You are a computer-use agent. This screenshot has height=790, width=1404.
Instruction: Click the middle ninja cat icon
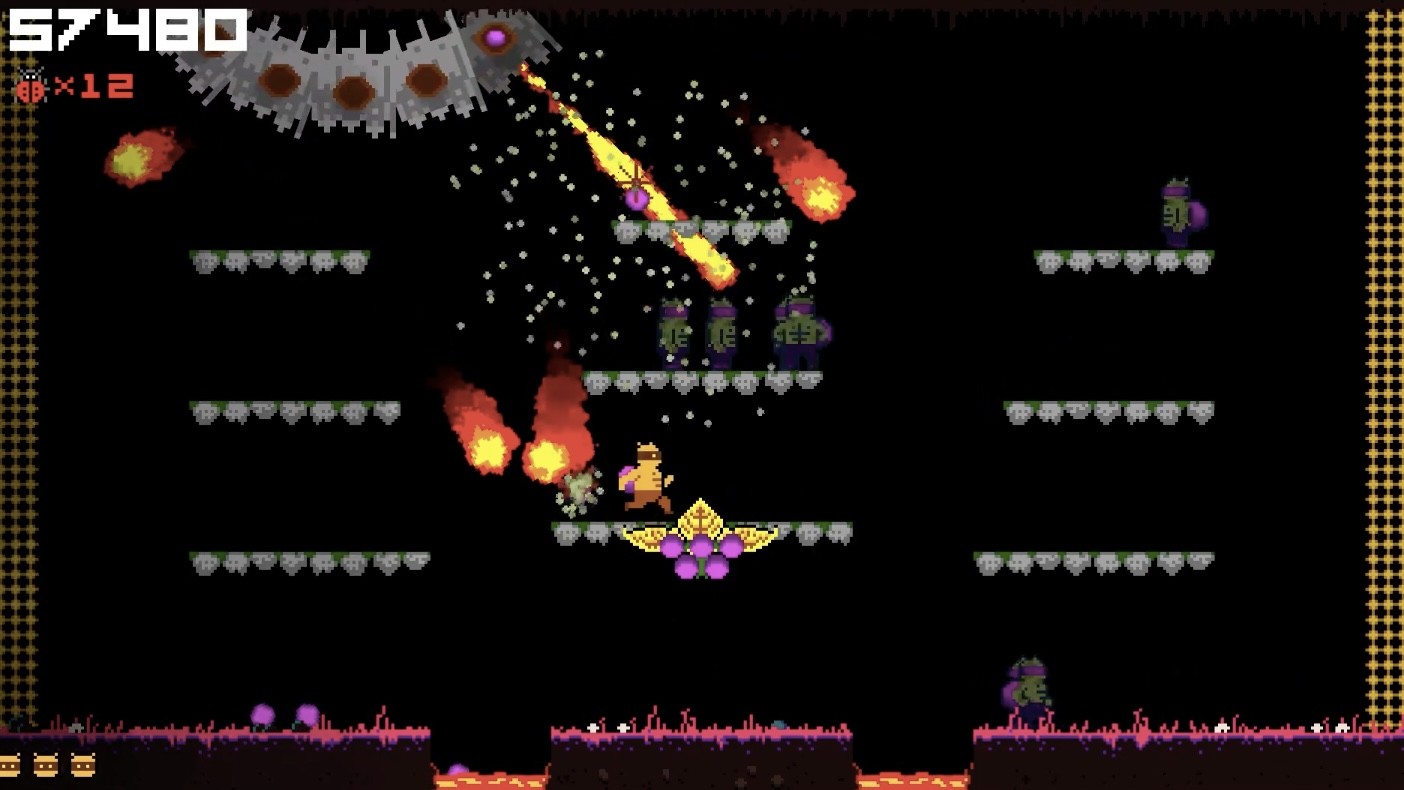pos(45,766)
